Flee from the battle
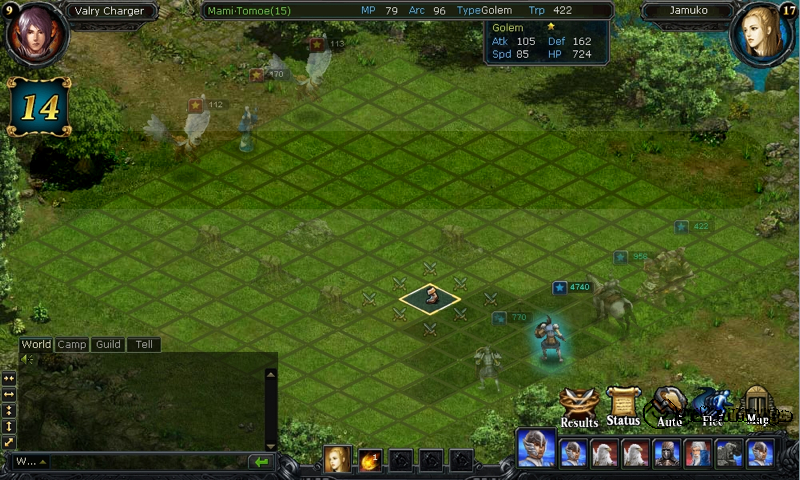 (x=712, y=407)
